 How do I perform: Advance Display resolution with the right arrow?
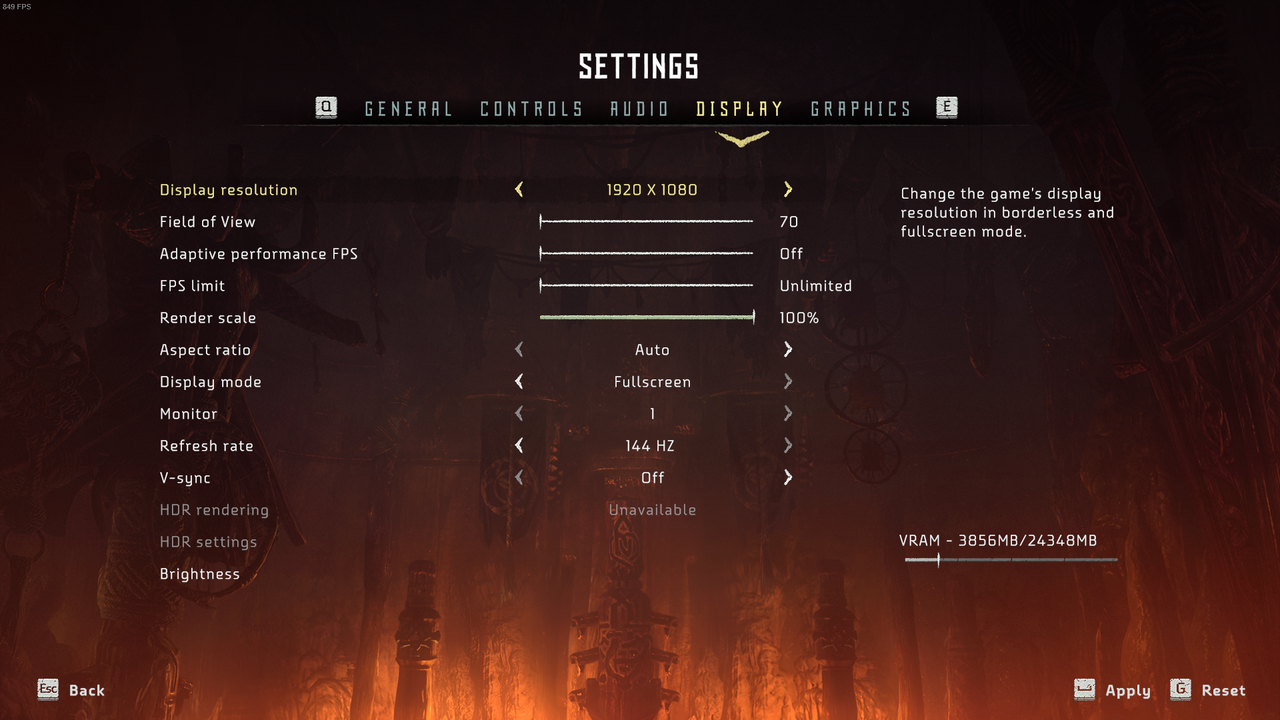click(x=787, y=189)
